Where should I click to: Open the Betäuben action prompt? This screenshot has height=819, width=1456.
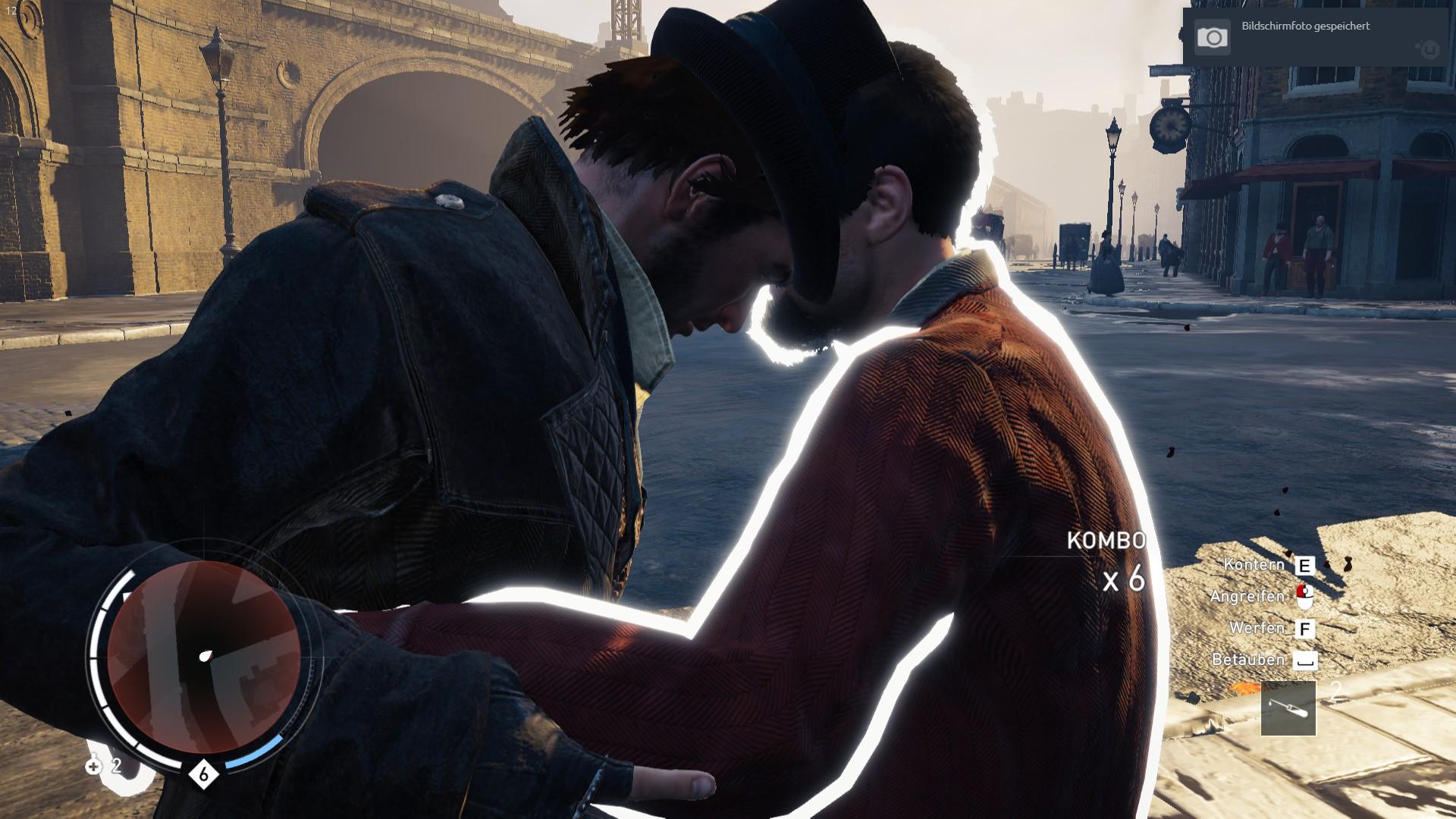1249,659
